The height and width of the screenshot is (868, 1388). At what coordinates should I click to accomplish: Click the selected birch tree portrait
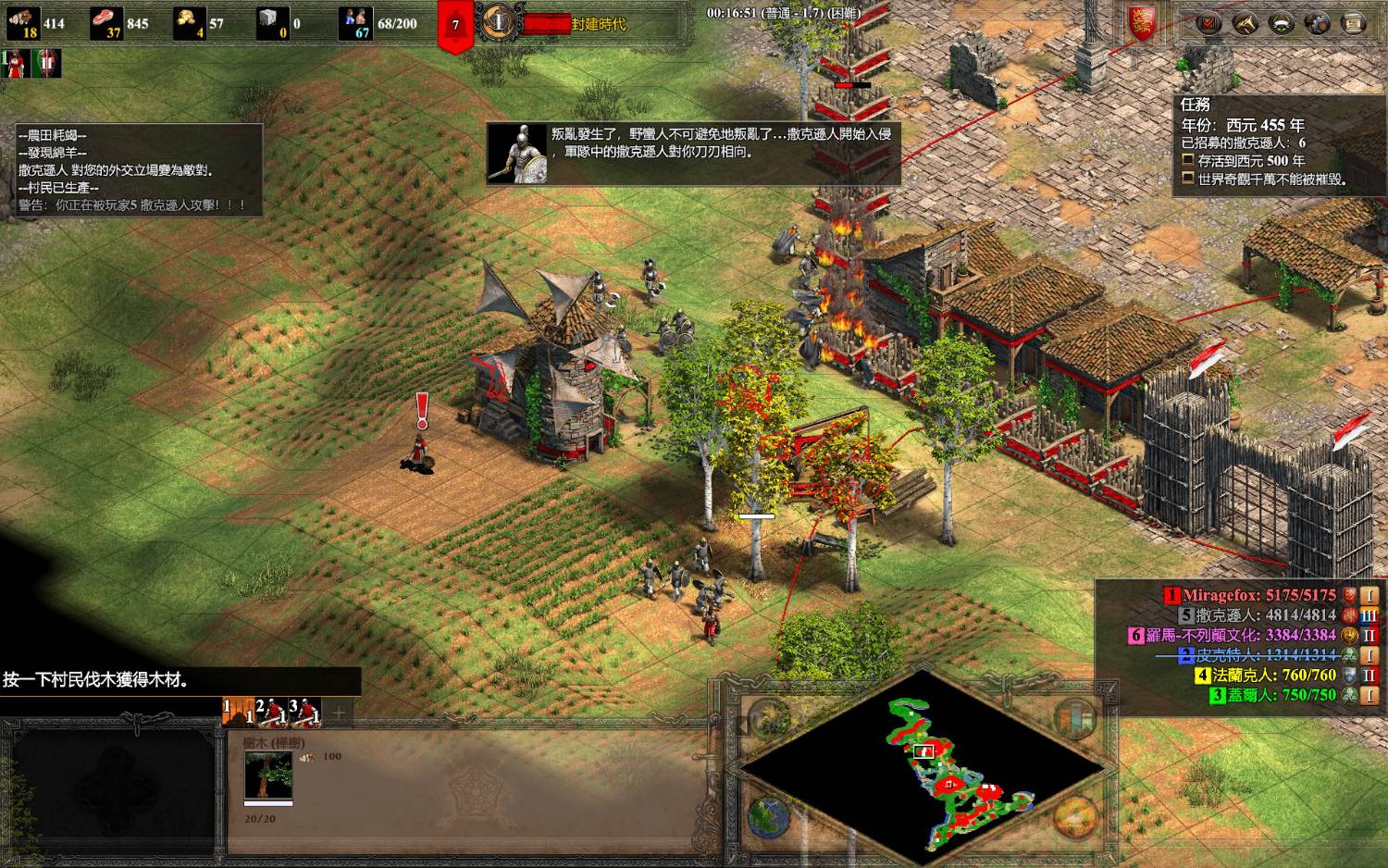(268, 775)
